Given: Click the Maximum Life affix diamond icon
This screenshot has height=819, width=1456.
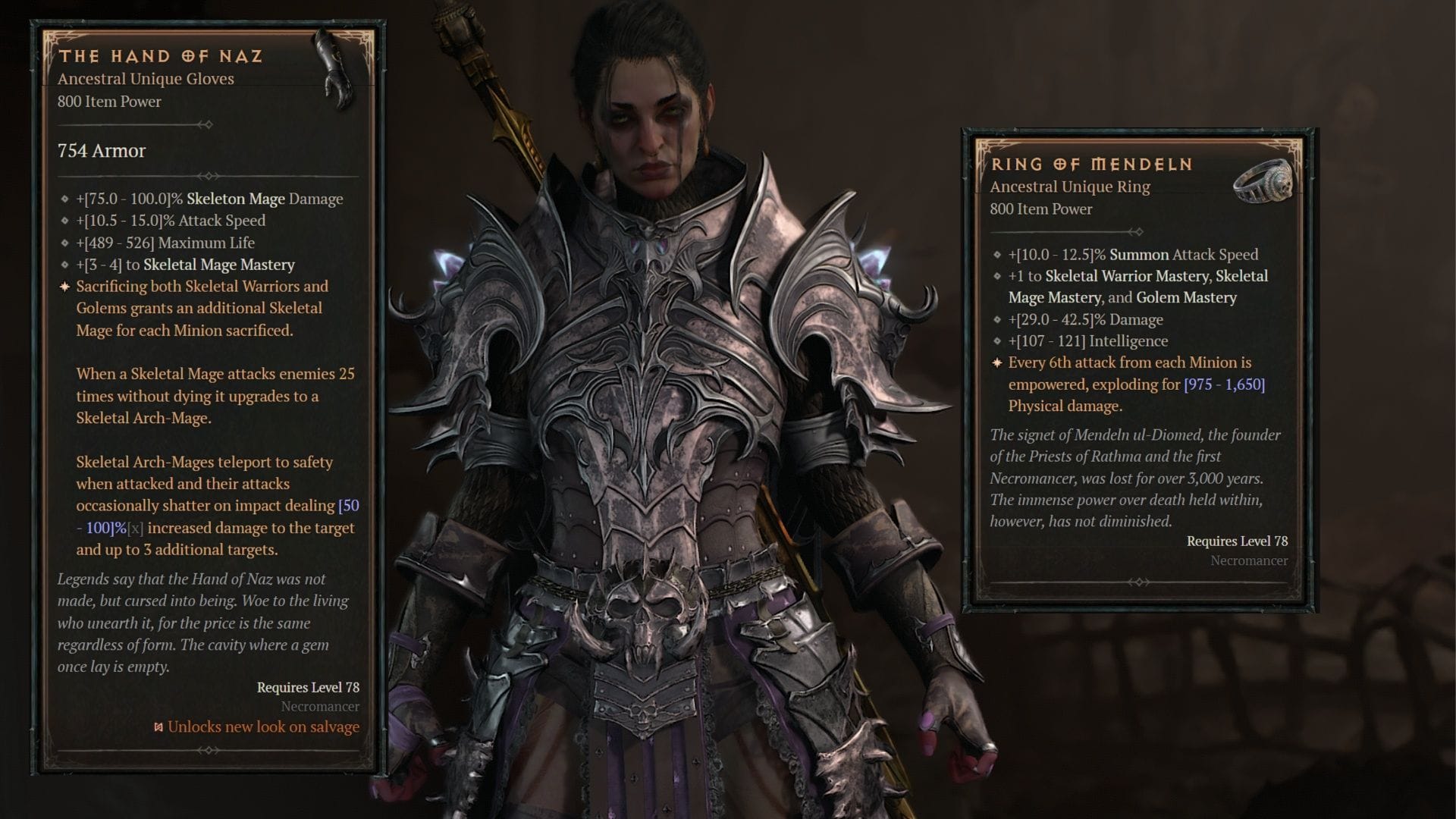Looking at the screenshot, I should (64, 243).
